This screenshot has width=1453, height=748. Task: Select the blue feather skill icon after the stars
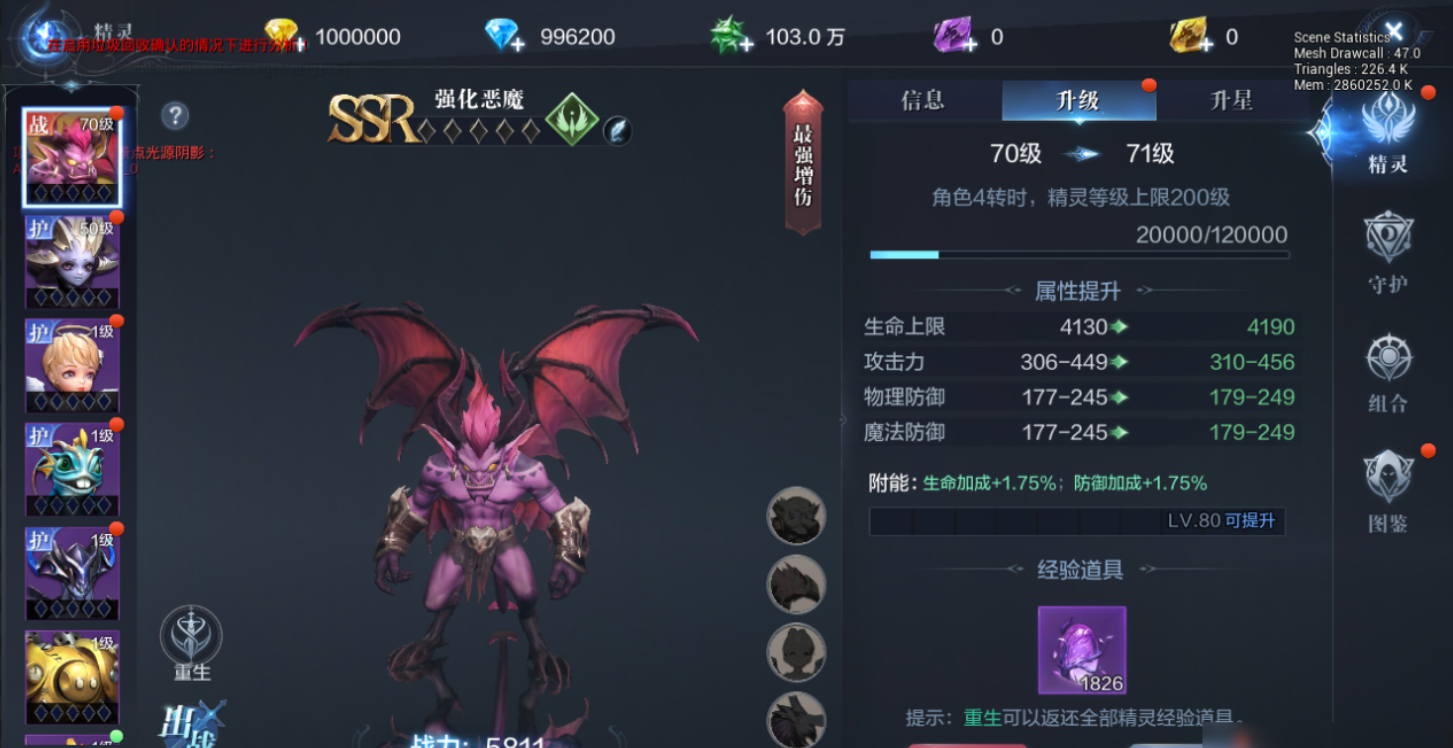coord(620,130)
